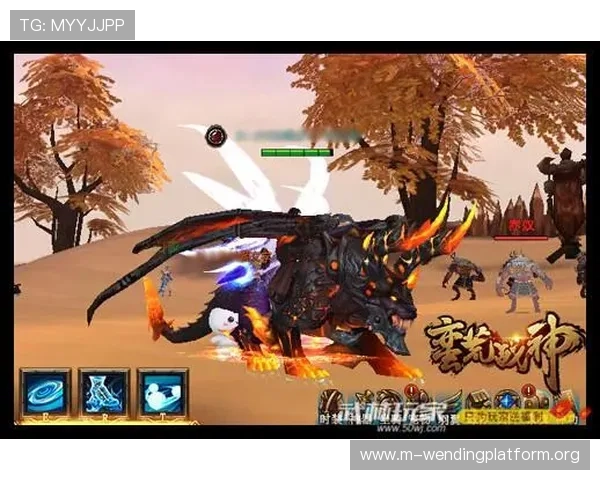
Task: Trigger the blue dashing punch skill
Action: (x=163, y=392)
